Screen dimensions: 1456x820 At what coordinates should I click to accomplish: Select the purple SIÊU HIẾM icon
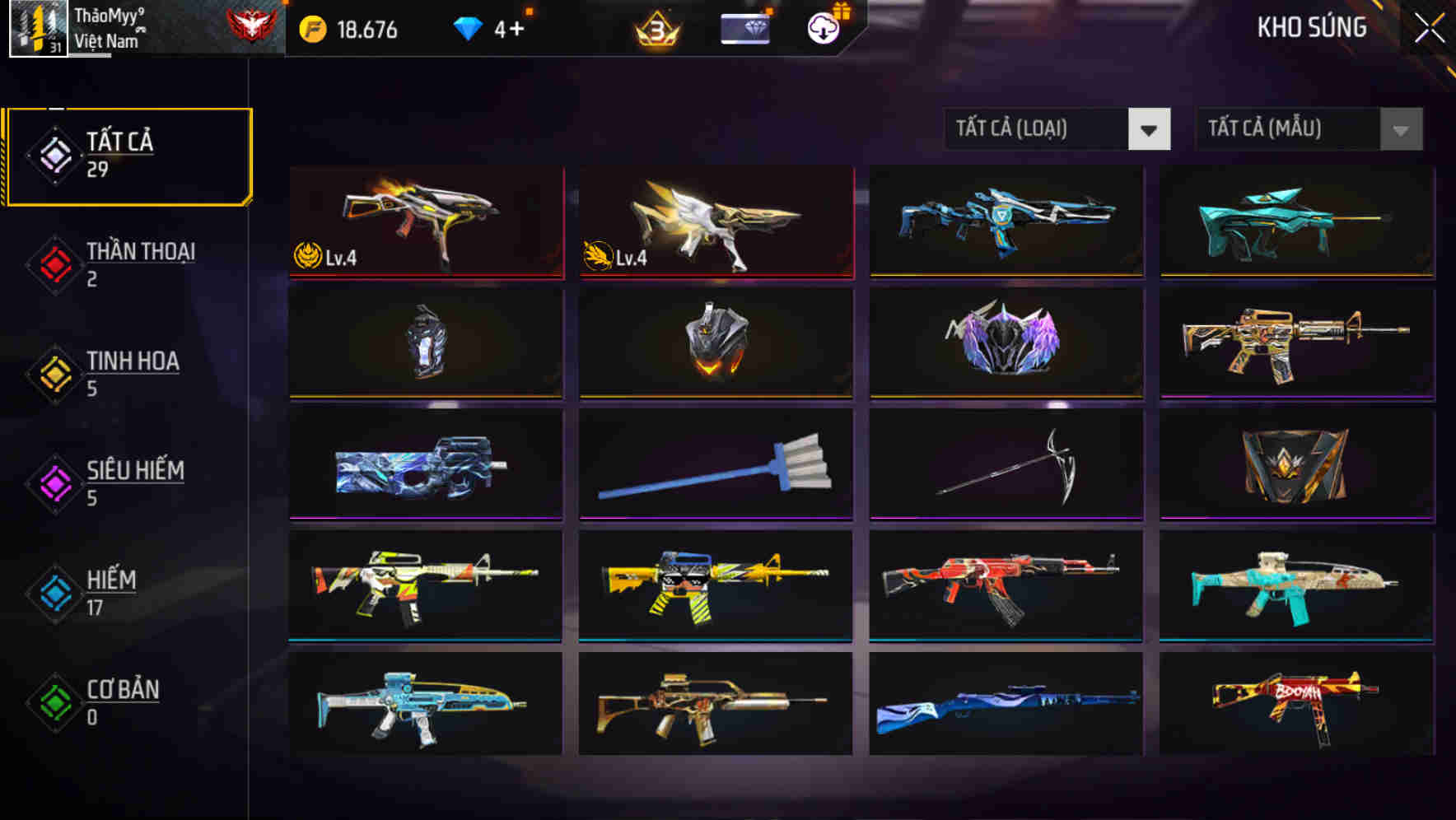[53, 482]
